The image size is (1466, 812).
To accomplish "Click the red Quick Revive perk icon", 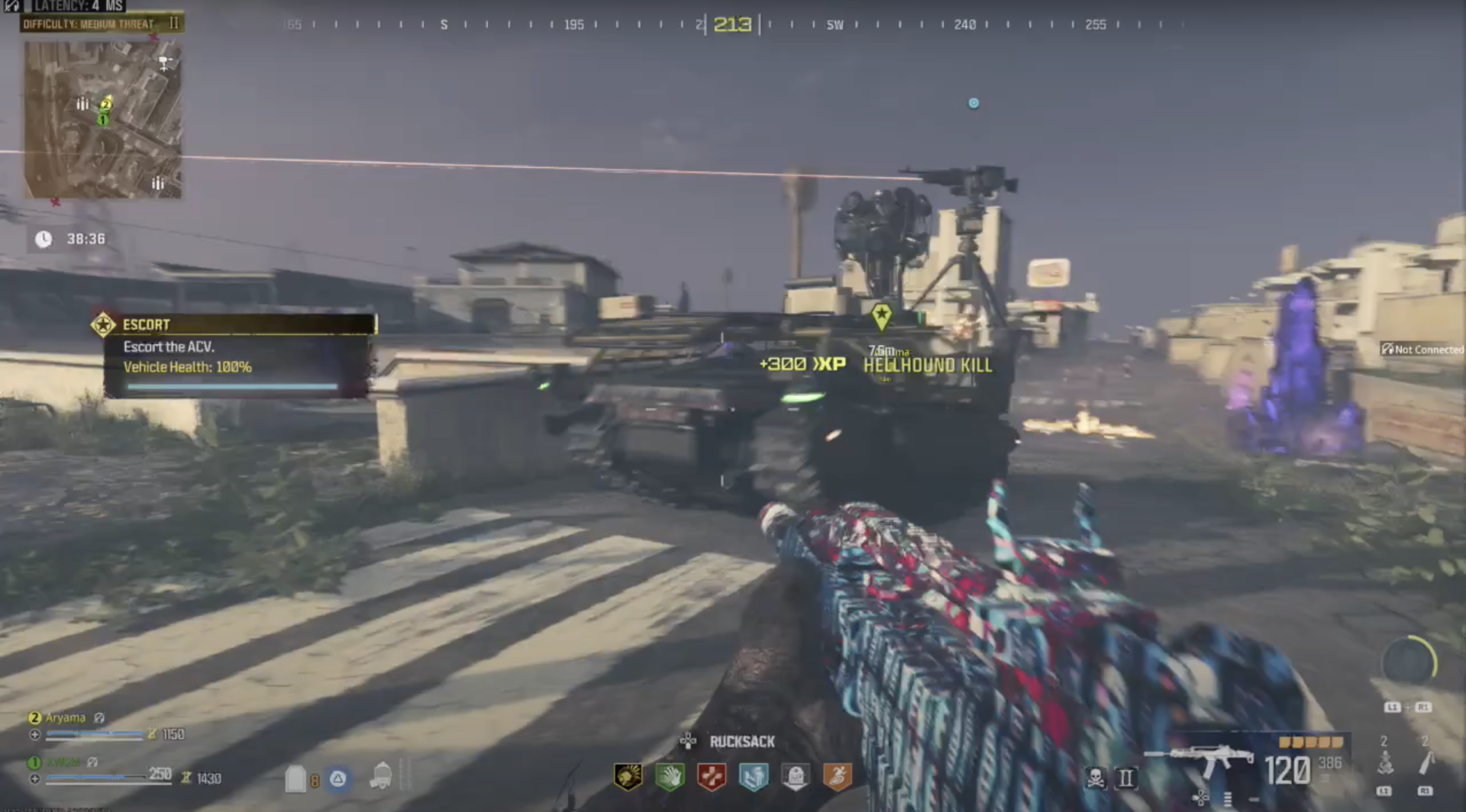I will pyautogui.click(x=711, y=776).
